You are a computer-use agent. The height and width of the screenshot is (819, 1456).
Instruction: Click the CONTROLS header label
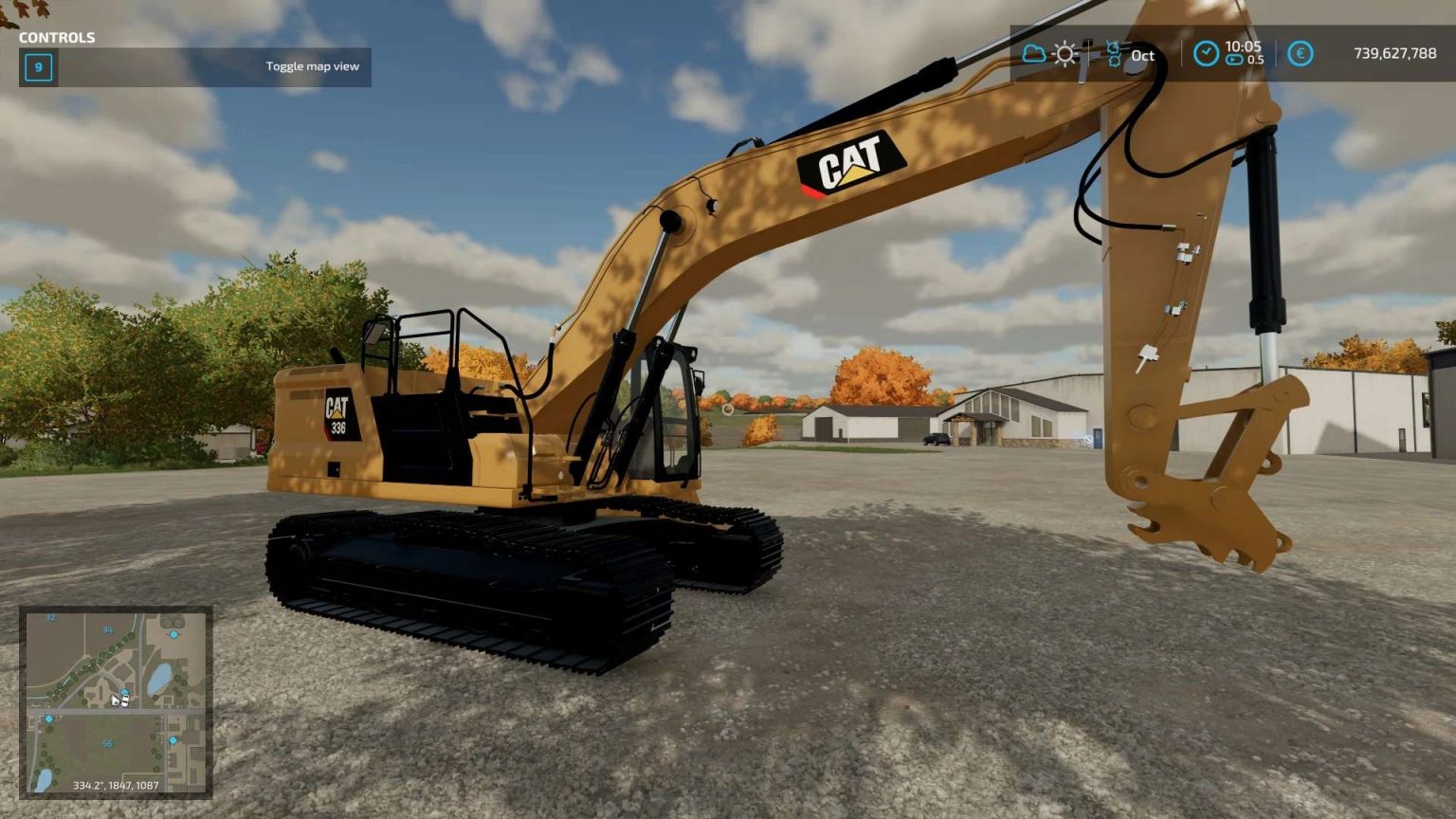57,39
